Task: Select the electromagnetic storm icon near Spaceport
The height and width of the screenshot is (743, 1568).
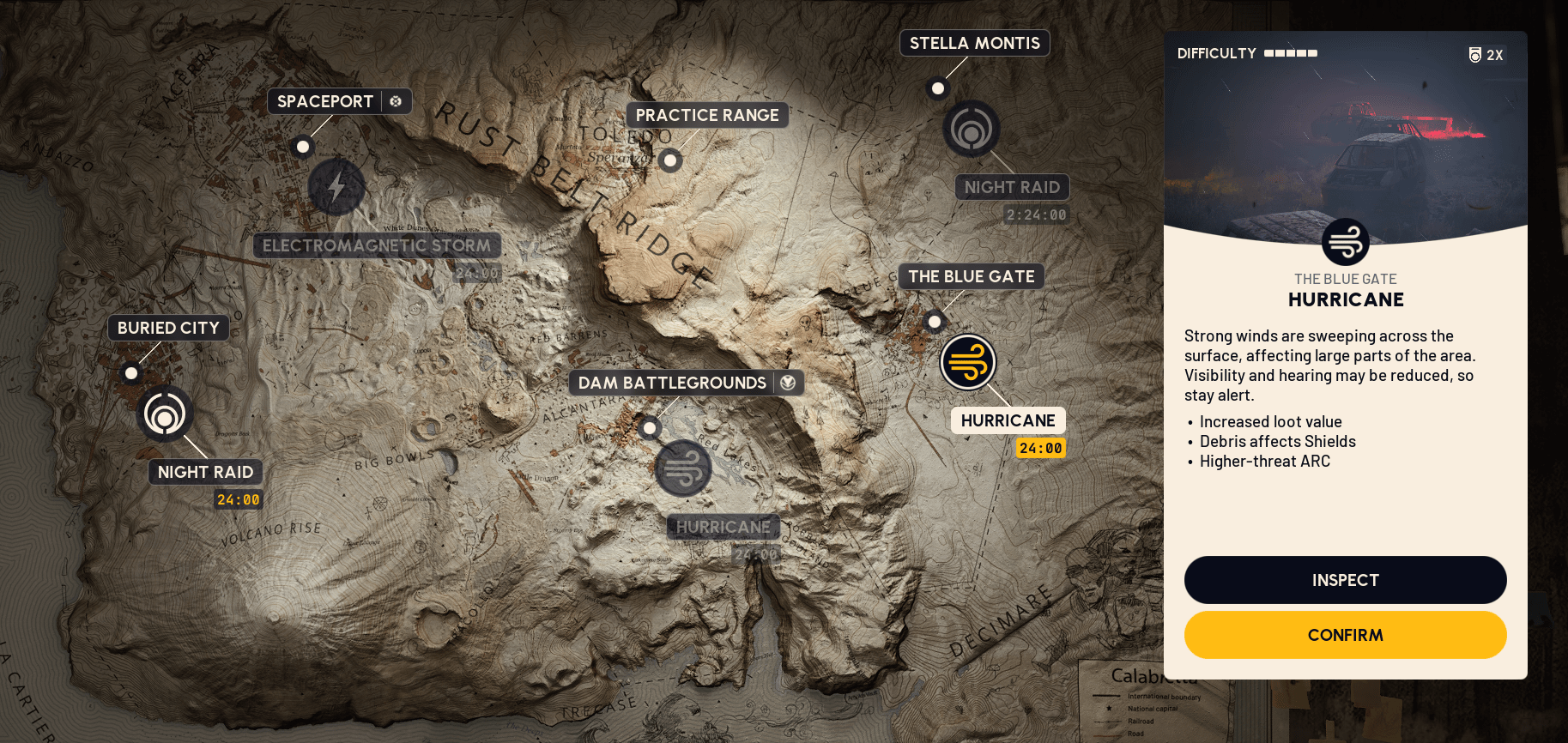Action: [336, 187]
